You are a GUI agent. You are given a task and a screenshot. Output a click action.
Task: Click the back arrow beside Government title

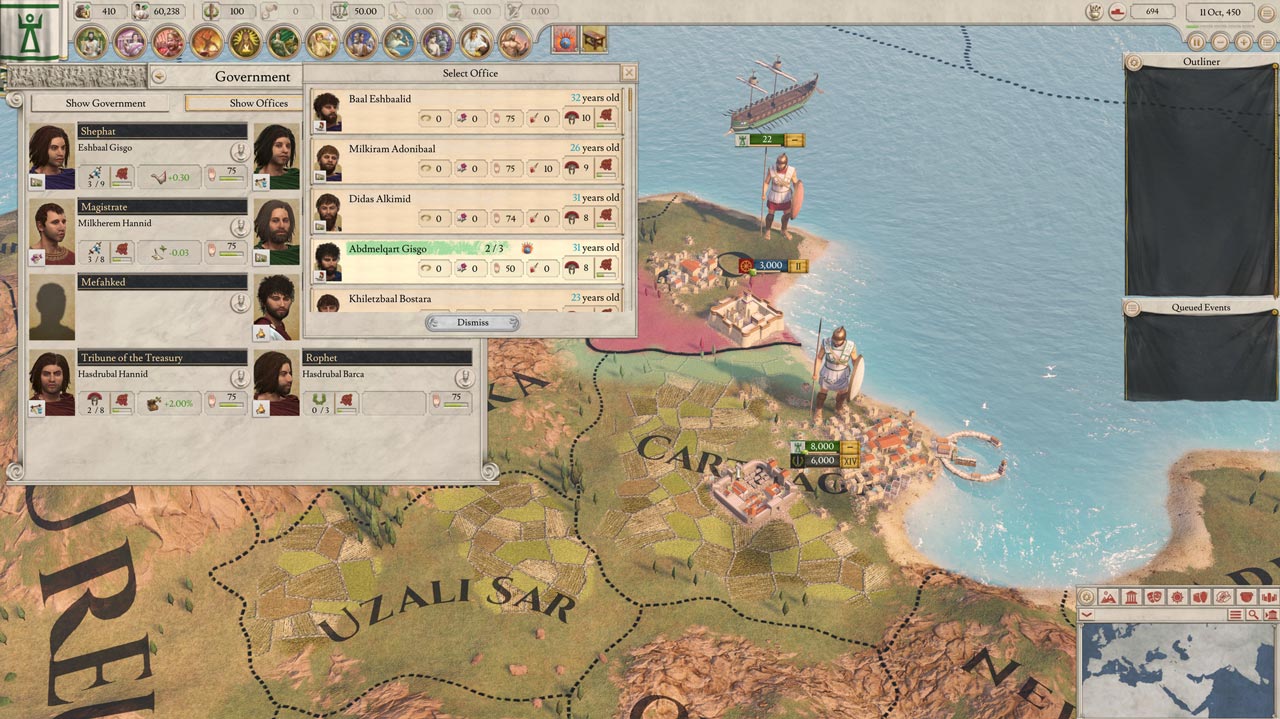coord(159,77)
